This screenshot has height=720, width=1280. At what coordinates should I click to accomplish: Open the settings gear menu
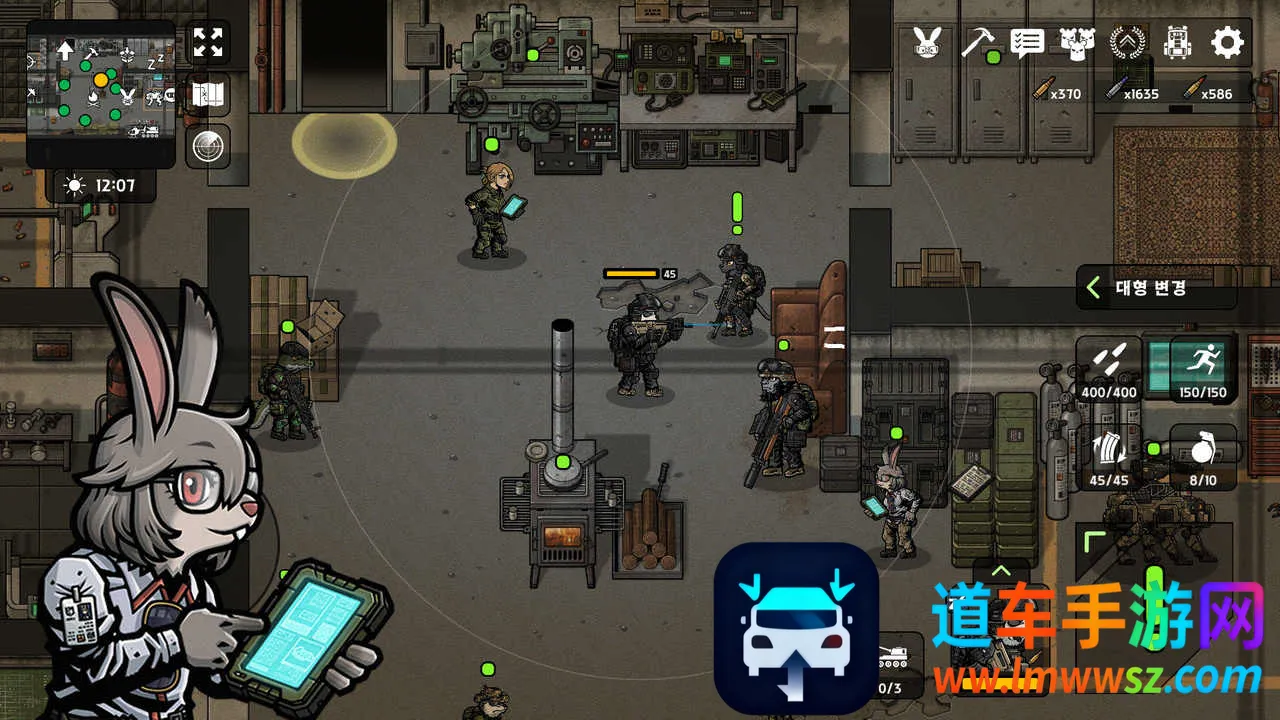1227,42
